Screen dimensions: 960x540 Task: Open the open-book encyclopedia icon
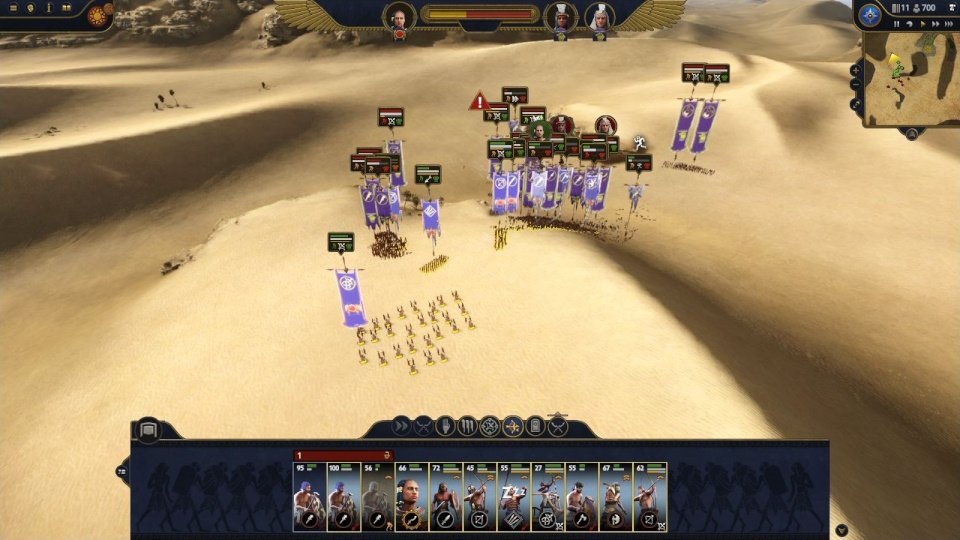coord(67,8)
